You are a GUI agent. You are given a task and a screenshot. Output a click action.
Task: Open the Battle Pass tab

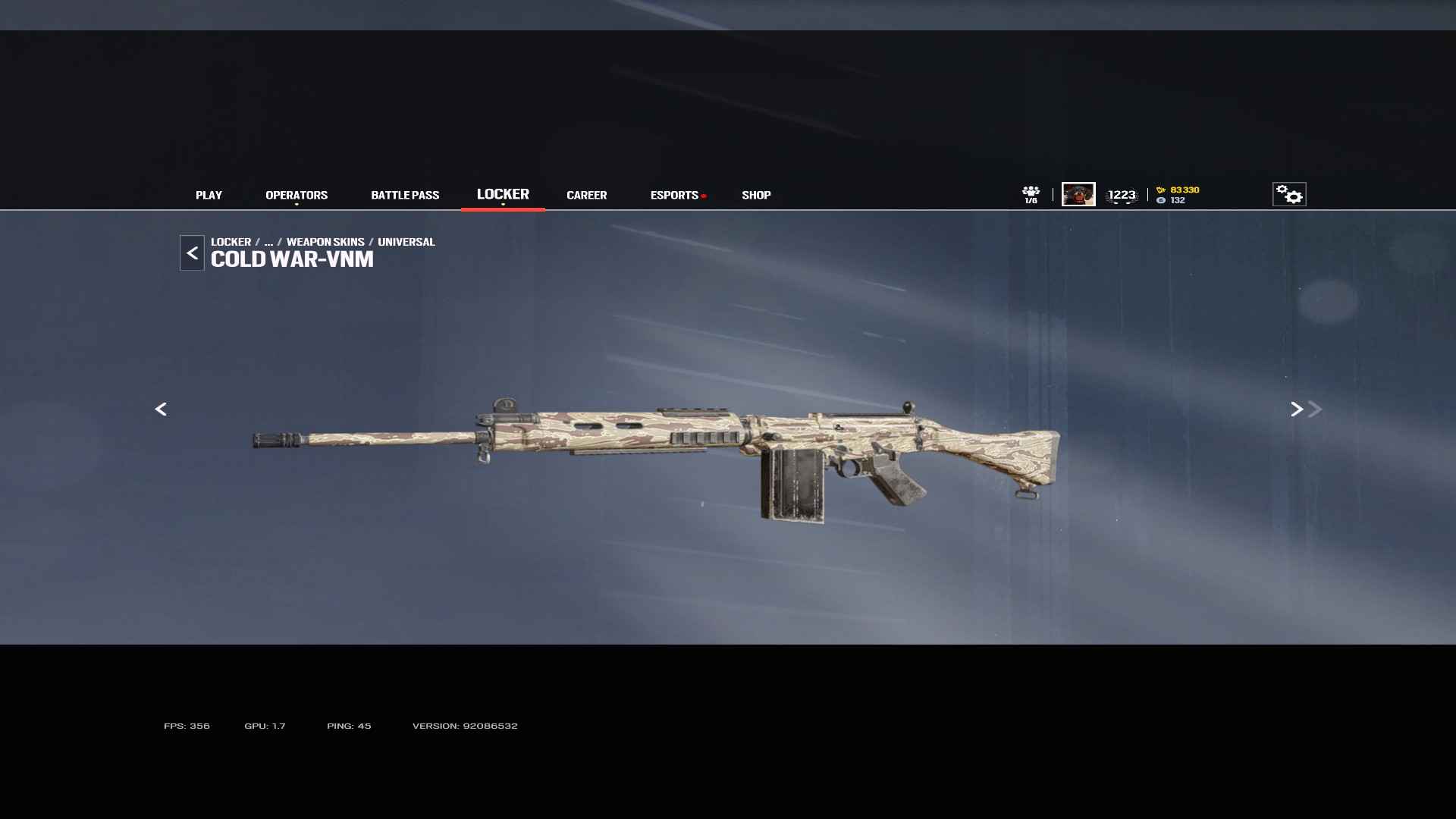point(405,195)
